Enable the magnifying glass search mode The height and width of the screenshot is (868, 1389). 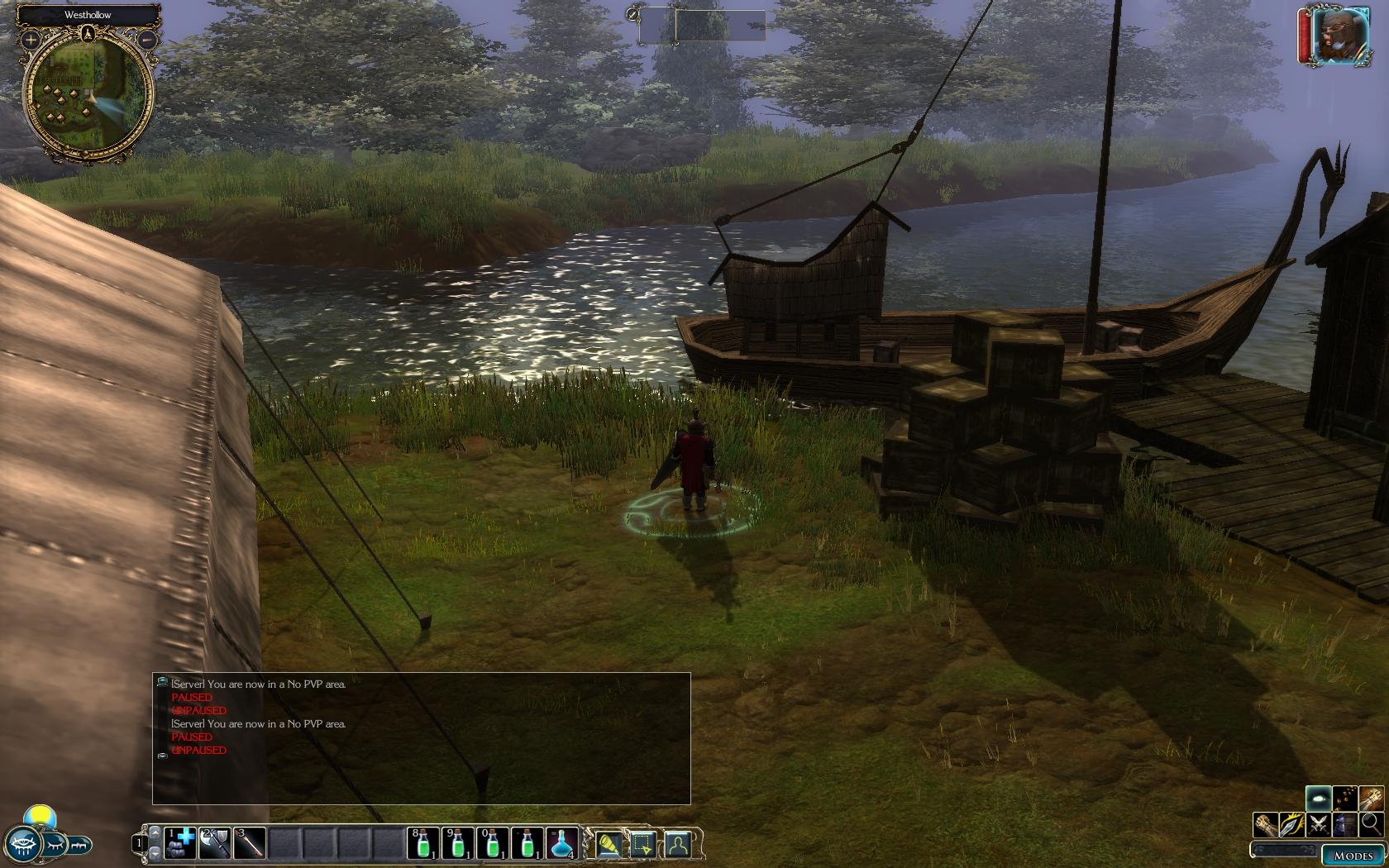1371,823
